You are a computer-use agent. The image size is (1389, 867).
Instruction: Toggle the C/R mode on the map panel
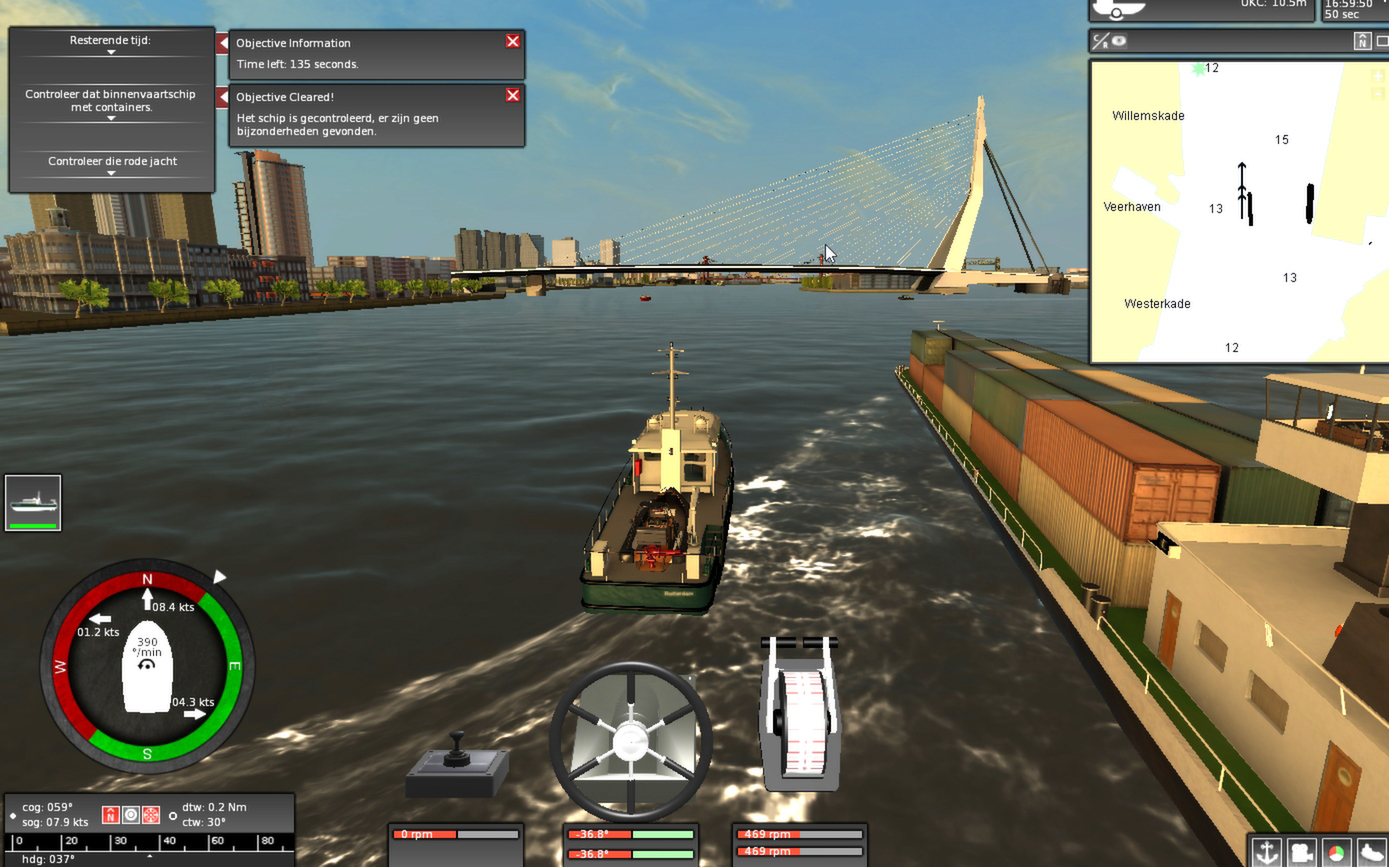point(1099,43)
